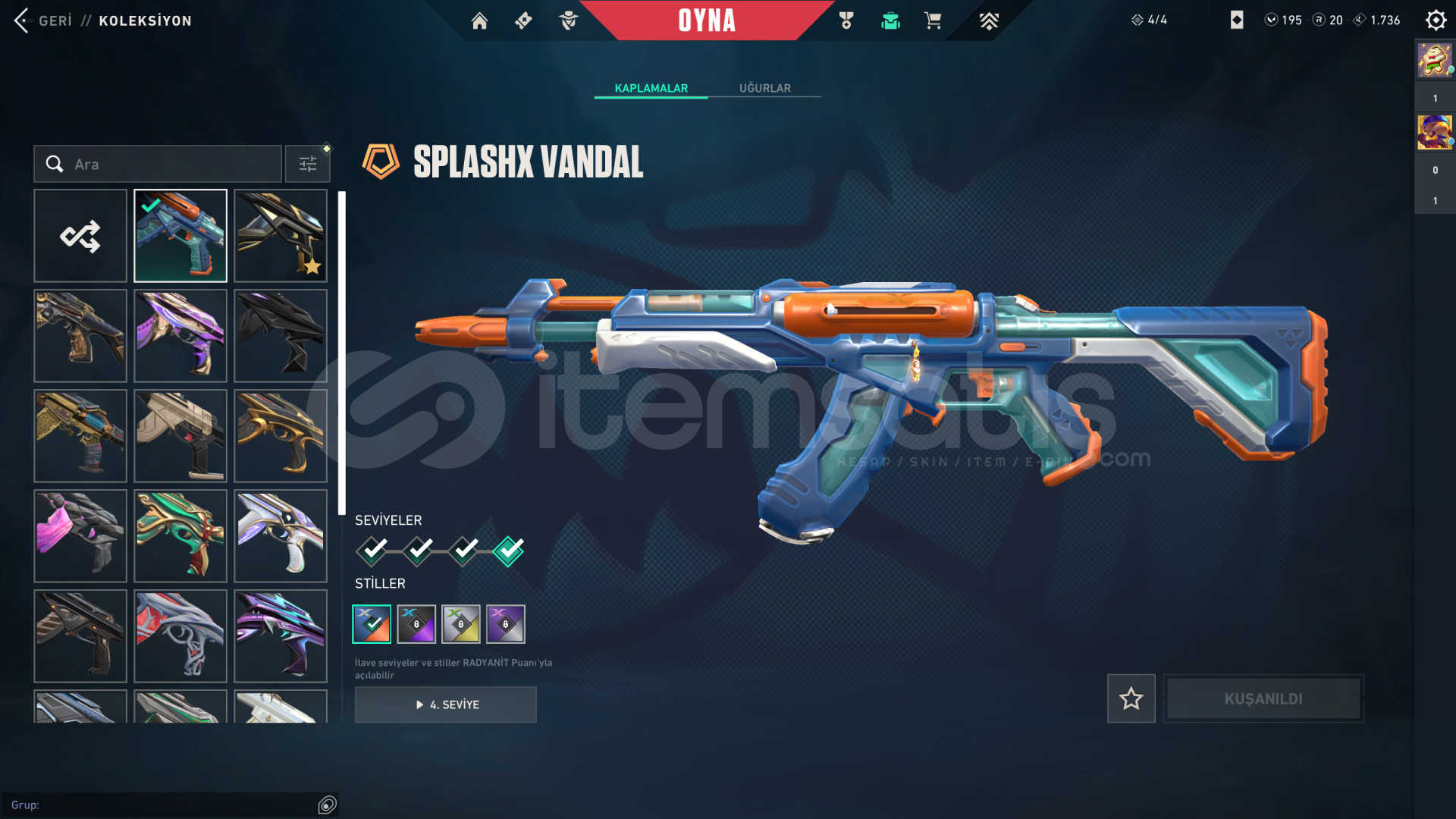The width and height of the screenshot is (1456, 819).
Task: Select the random shuffle skin tile
Action: tap(80, 236)
